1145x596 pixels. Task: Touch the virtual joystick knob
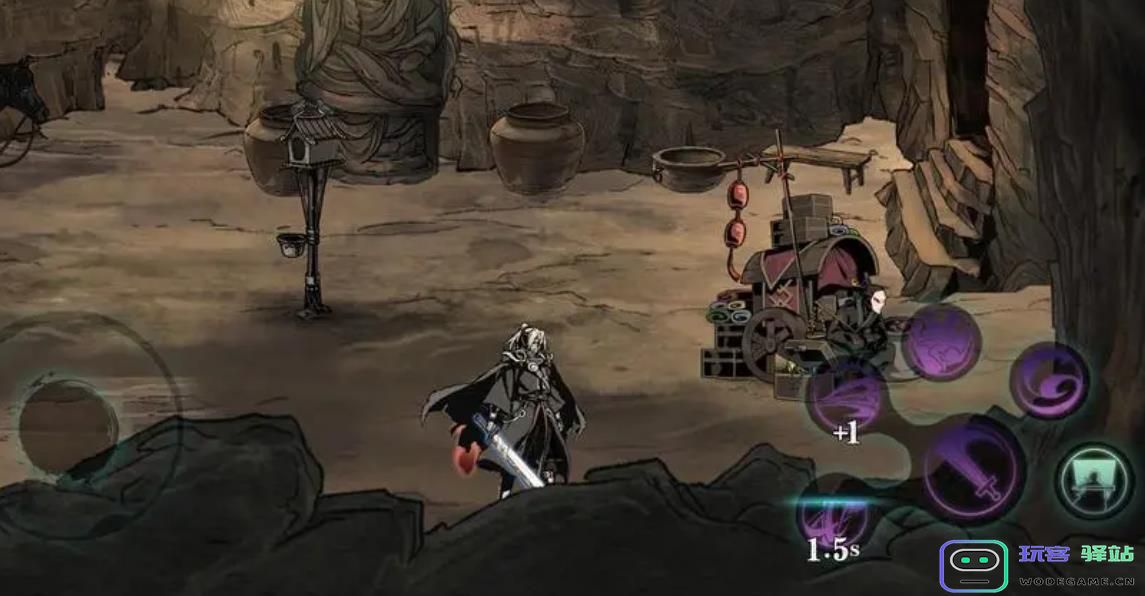click(x=68, y=424)
